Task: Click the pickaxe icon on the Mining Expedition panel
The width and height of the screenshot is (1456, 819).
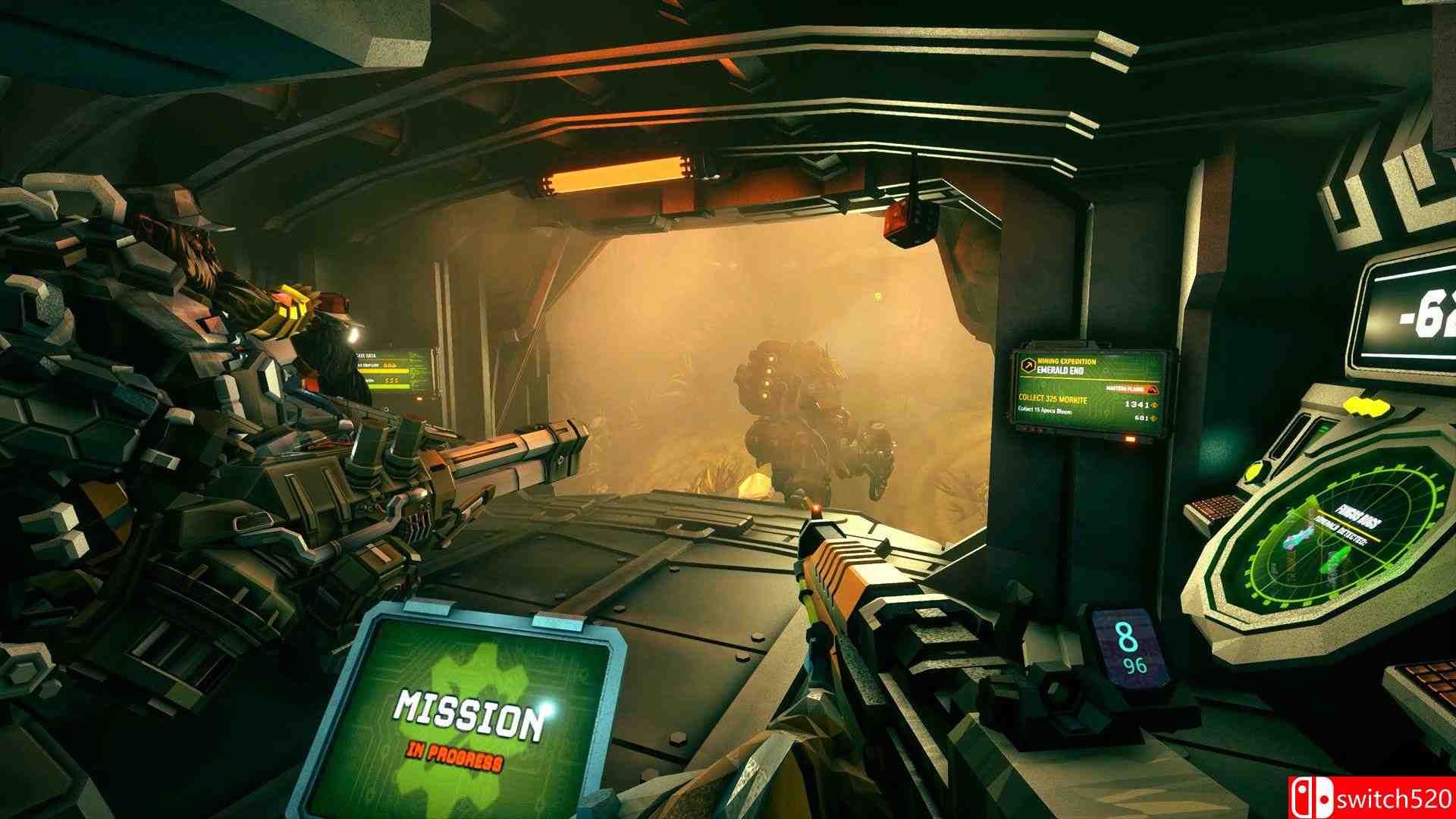Action: click(x=1028, y=366)
